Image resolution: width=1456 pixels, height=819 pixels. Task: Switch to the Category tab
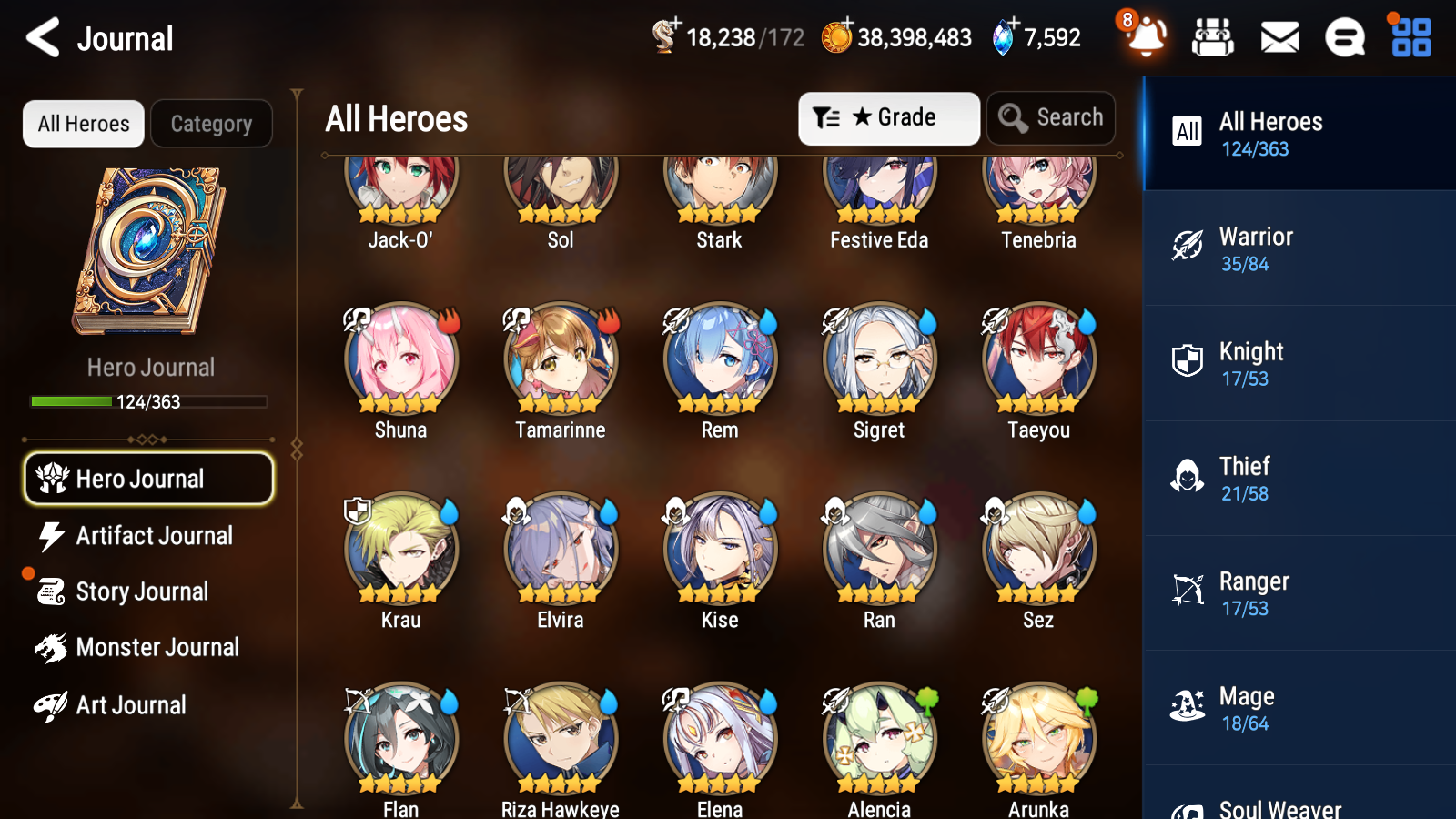coord(211,124)
